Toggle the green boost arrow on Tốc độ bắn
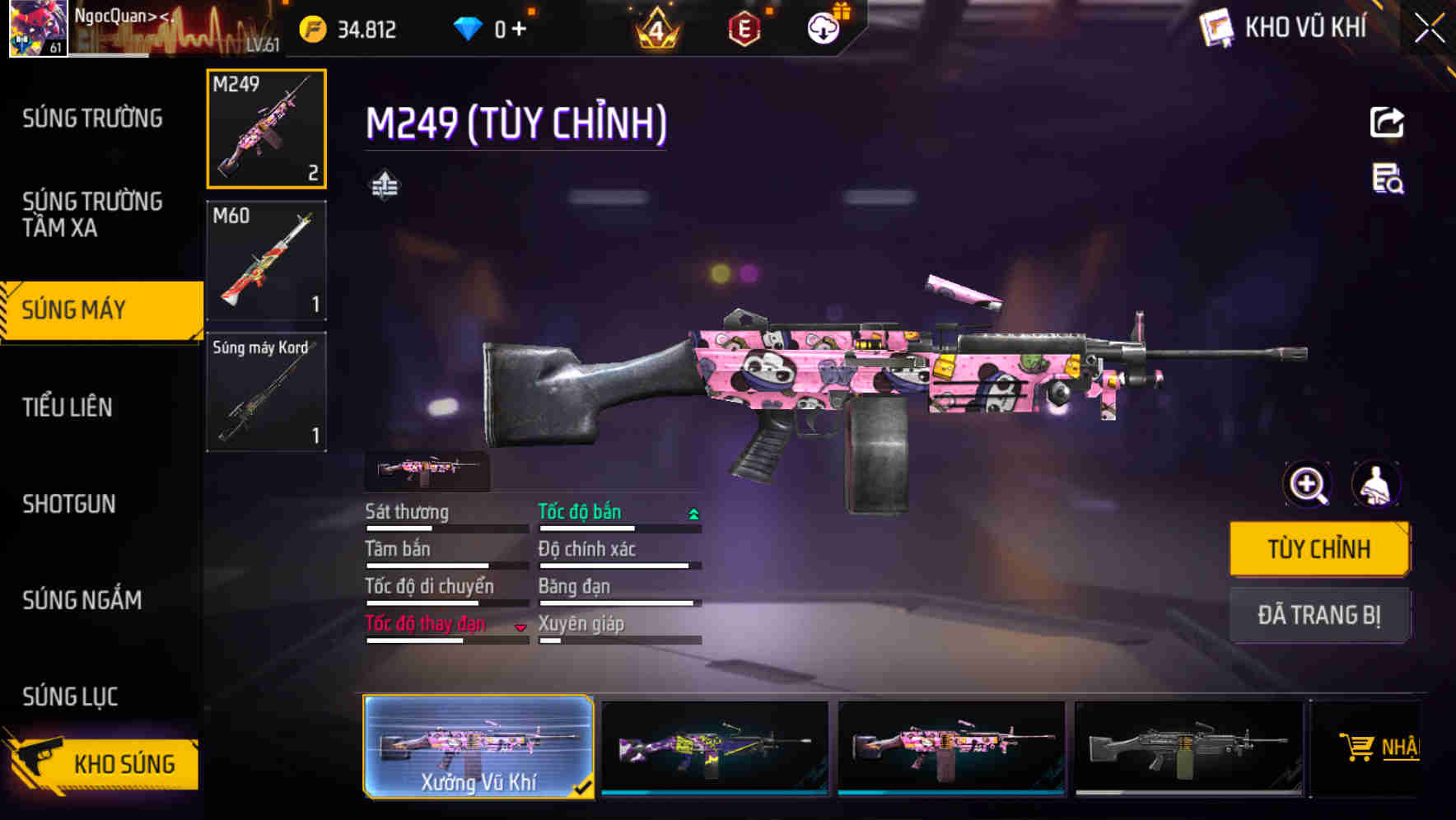 692,512
